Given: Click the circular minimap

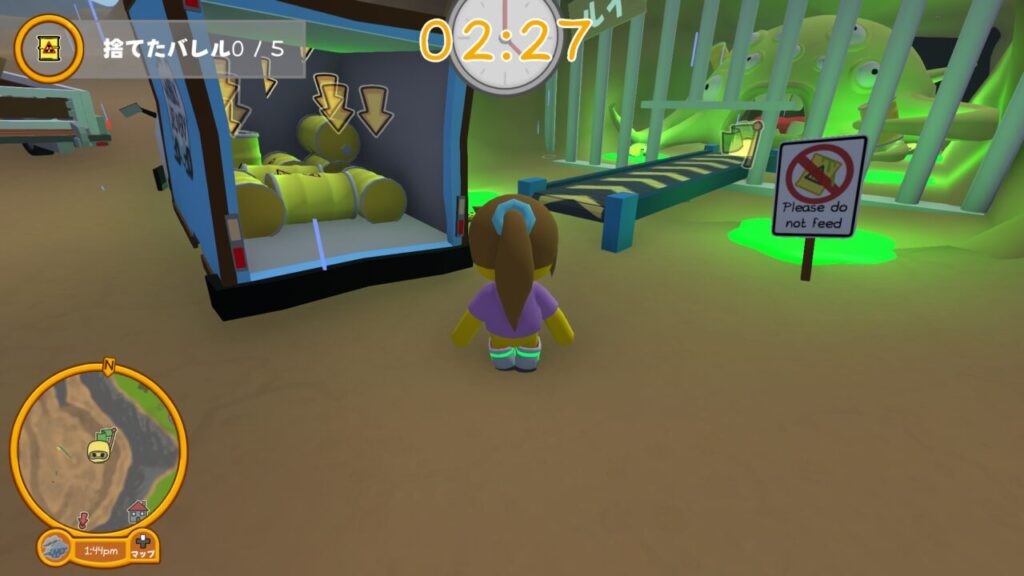Looking at the screenshot, I should pos(98,447).
